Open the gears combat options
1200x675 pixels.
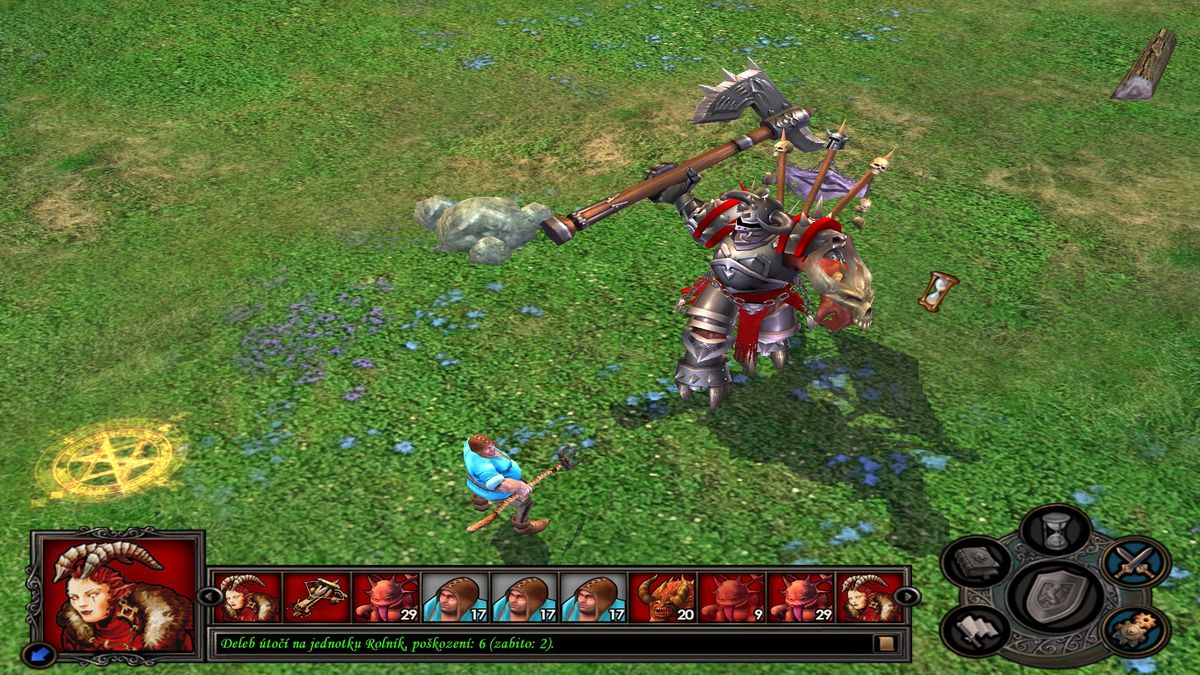point(1136,630)
